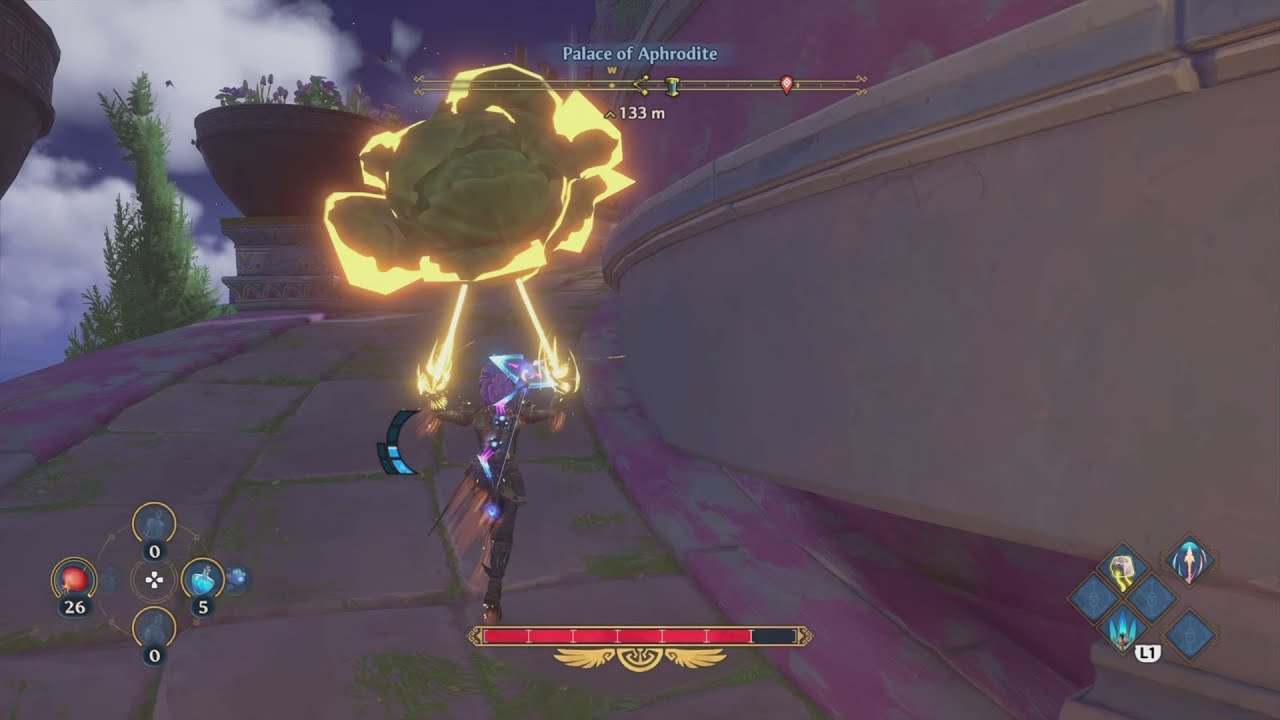This screenshot has height=720, width=1280.
Task: Click the blue pillar marker on the compass
Action: pos(673,86)
